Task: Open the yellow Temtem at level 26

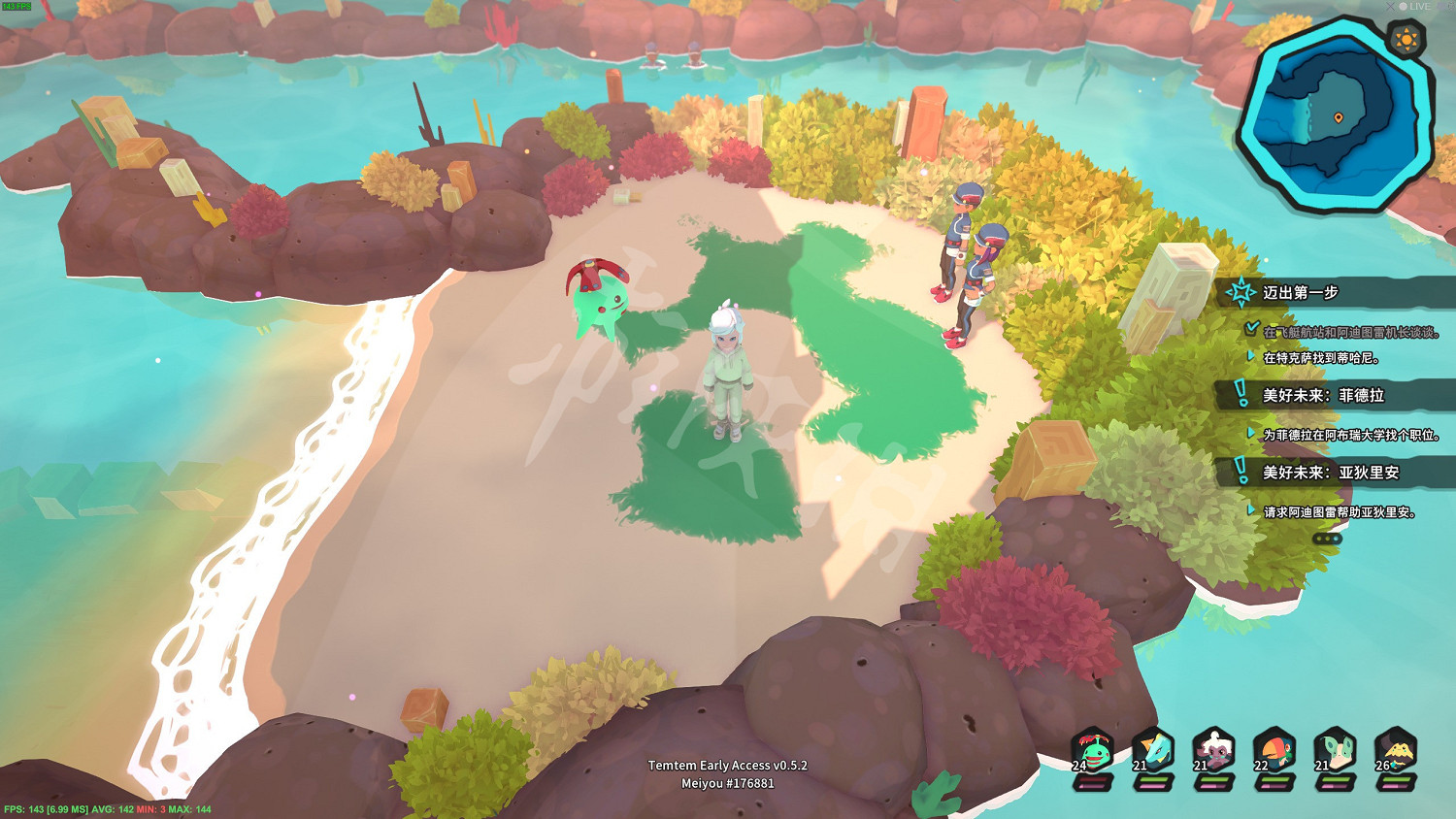Action: click(1399, 749)
